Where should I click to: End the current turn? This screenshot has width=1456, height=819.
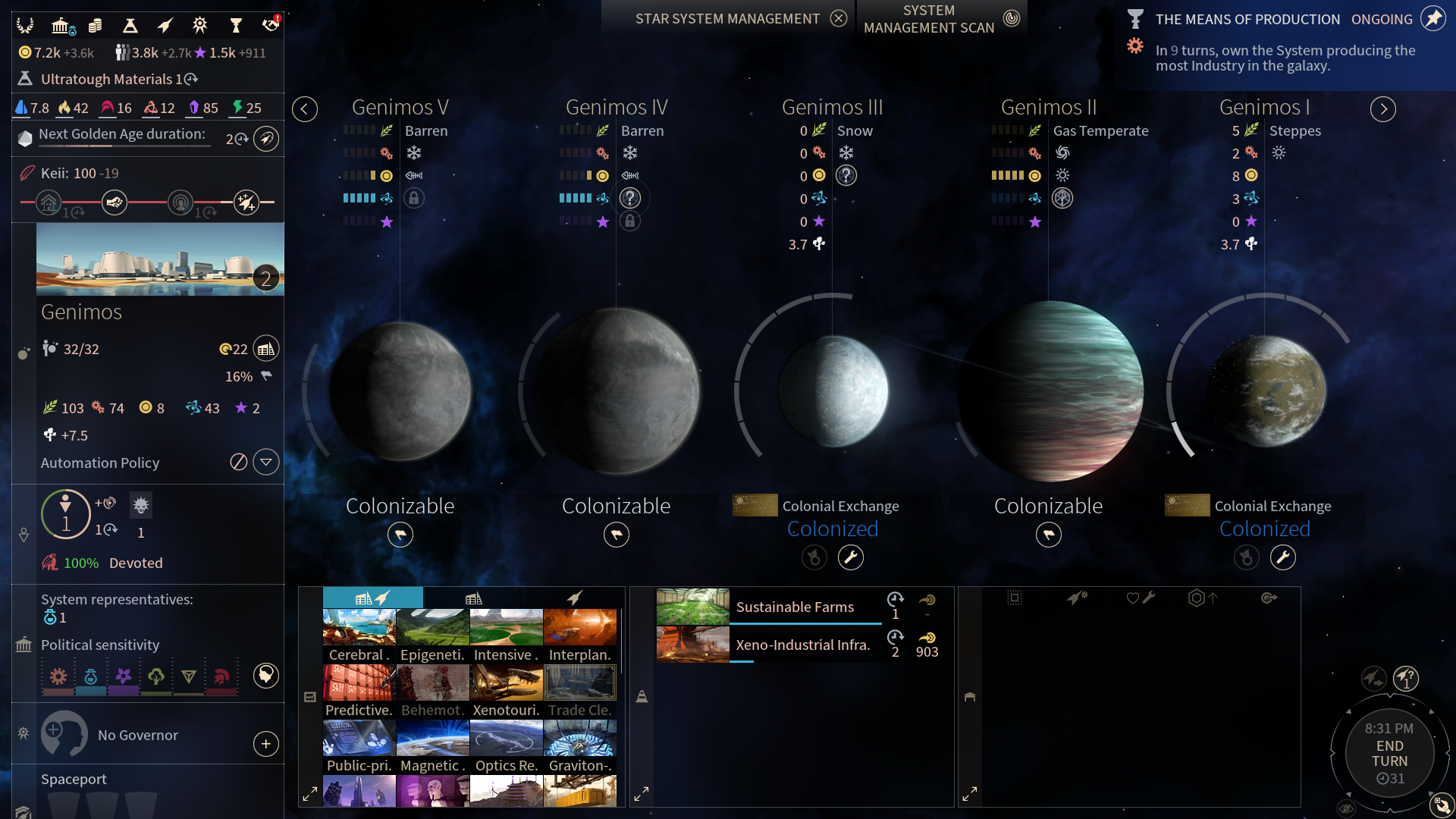1389,754
